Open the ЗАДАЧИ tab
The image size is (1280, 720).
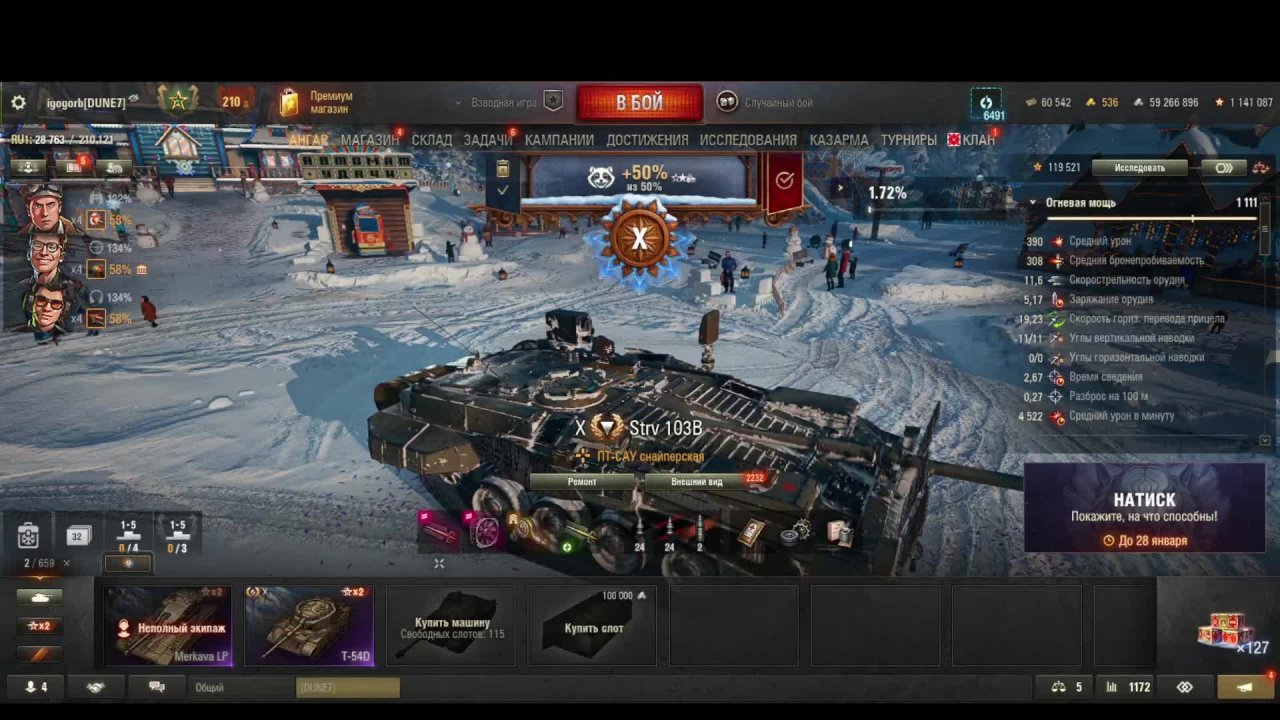pyautogui.click(x=487, y=140)
